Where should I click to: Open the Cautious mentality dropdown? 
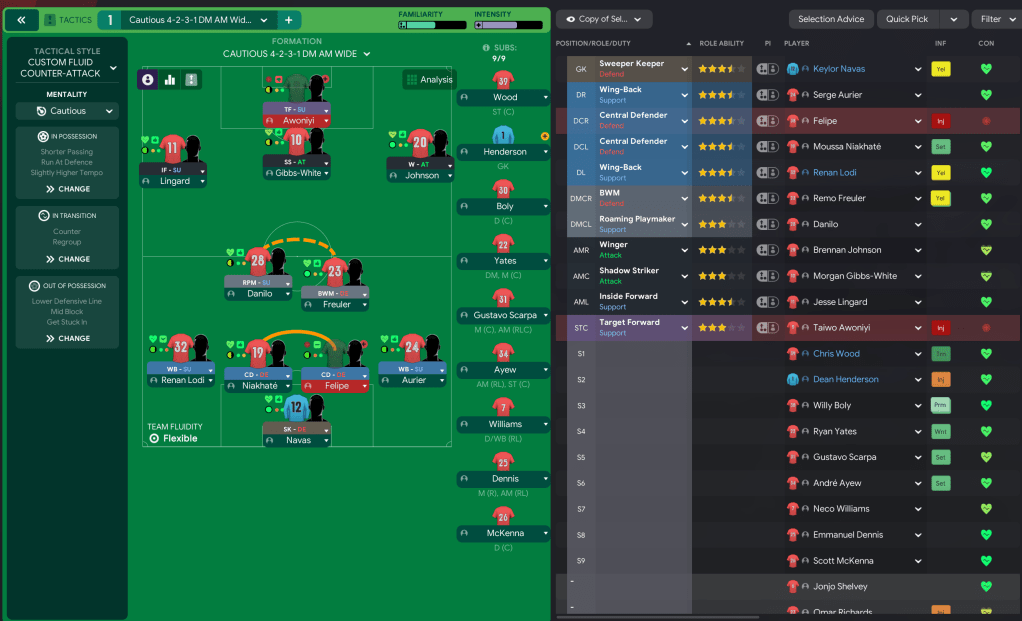click(68, 111)
